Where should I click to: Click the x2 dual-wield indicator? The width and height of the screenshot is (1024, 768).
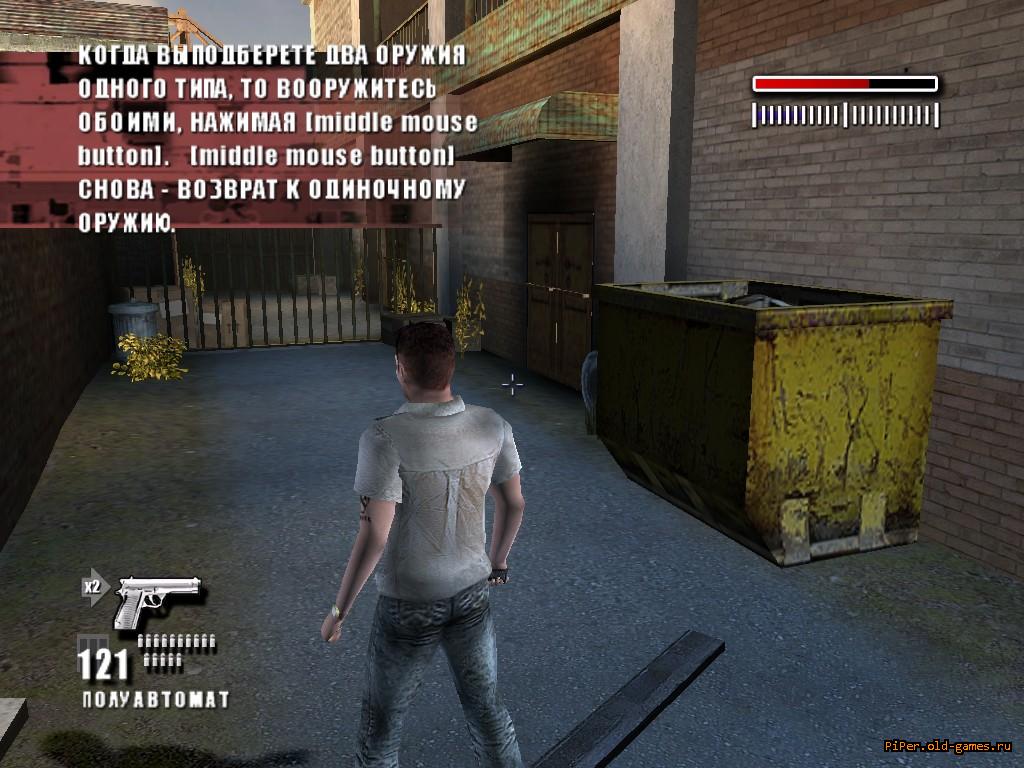pos(93,587)
